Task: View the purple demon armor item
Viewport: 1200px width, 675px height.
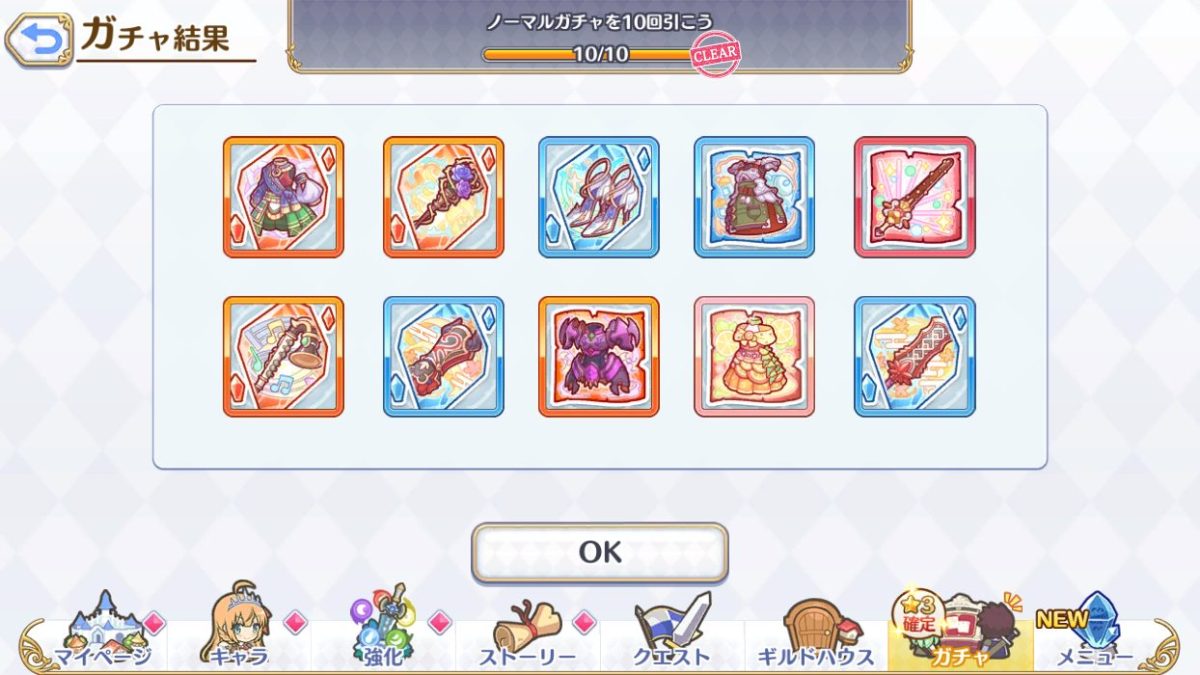Action: pos(599,356)
